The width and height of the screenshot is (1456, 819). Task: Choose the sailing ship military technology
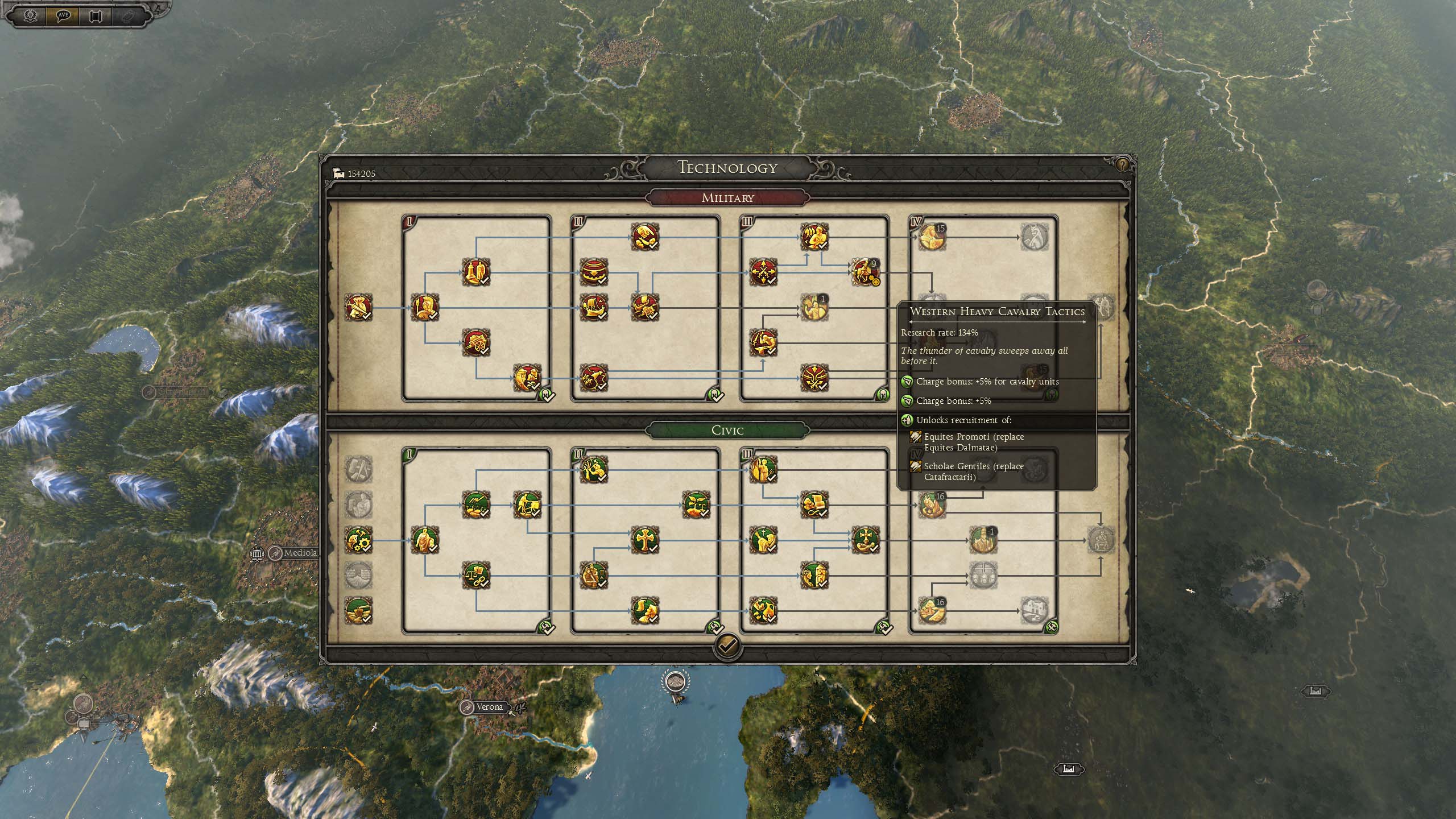(594, 308)
